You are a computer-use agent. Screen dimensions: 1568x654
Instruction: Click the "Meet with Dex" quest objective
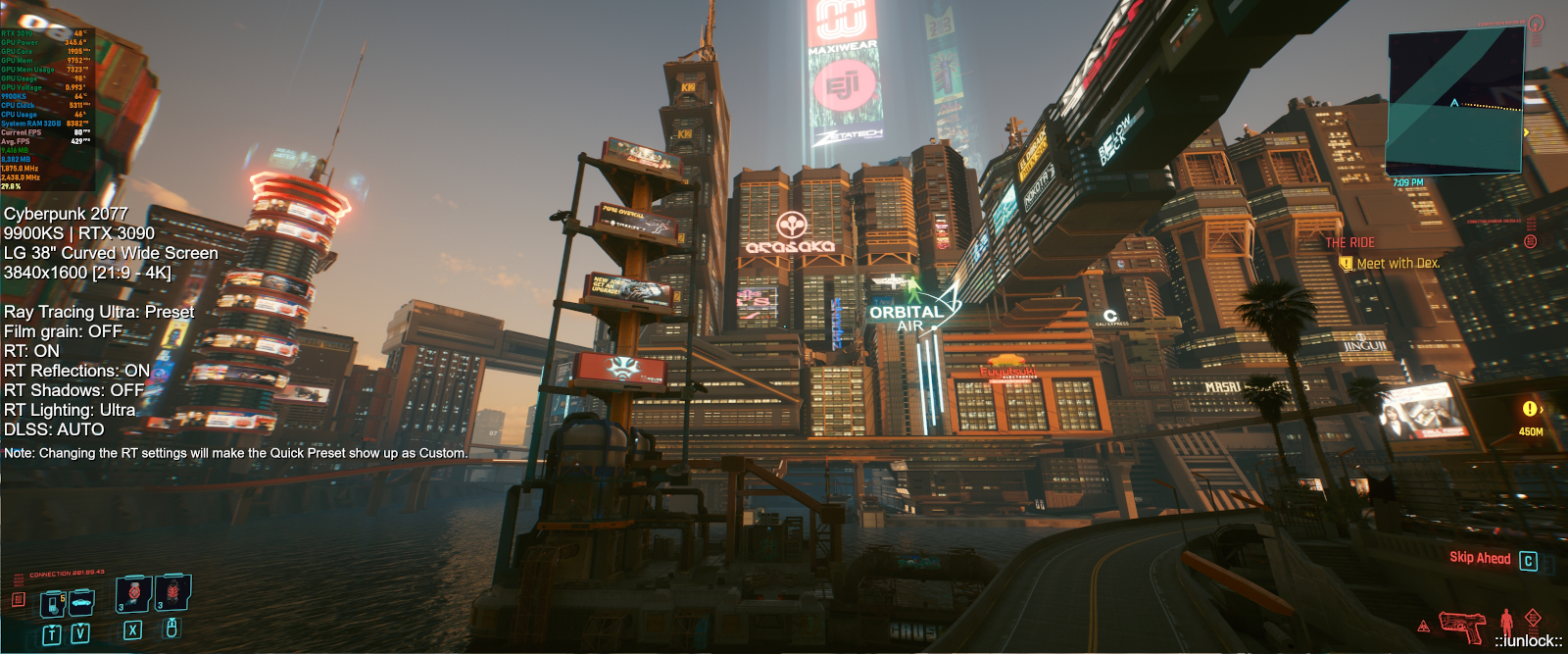pos(1397,264)
